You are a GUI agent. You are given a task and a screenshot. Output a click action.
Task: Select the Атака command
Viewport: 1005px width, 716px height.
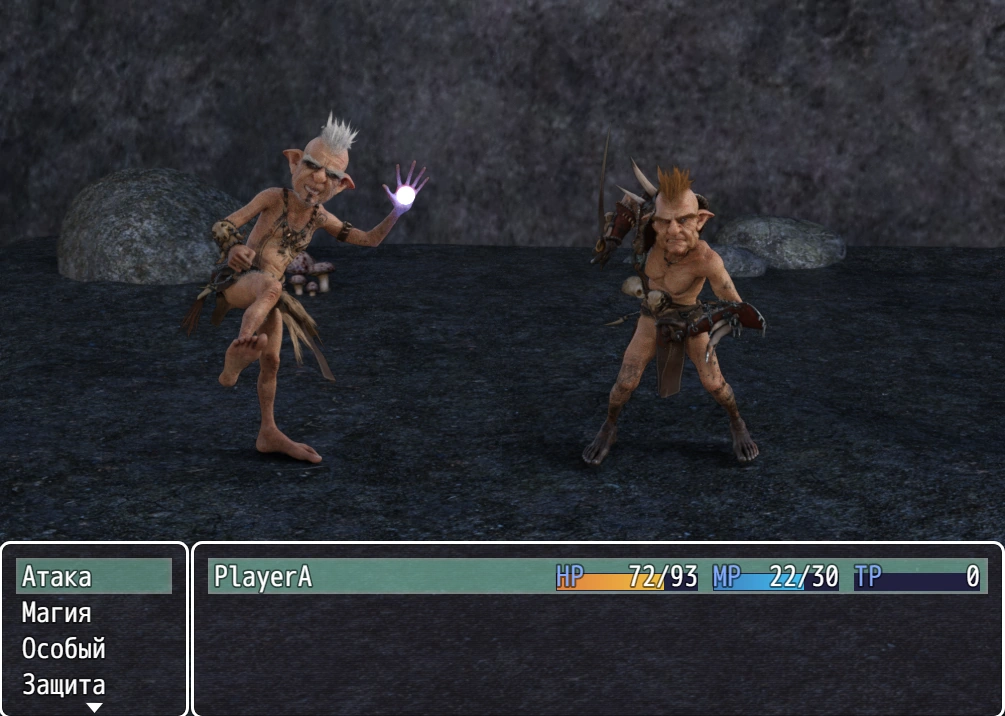click(93, 577)
